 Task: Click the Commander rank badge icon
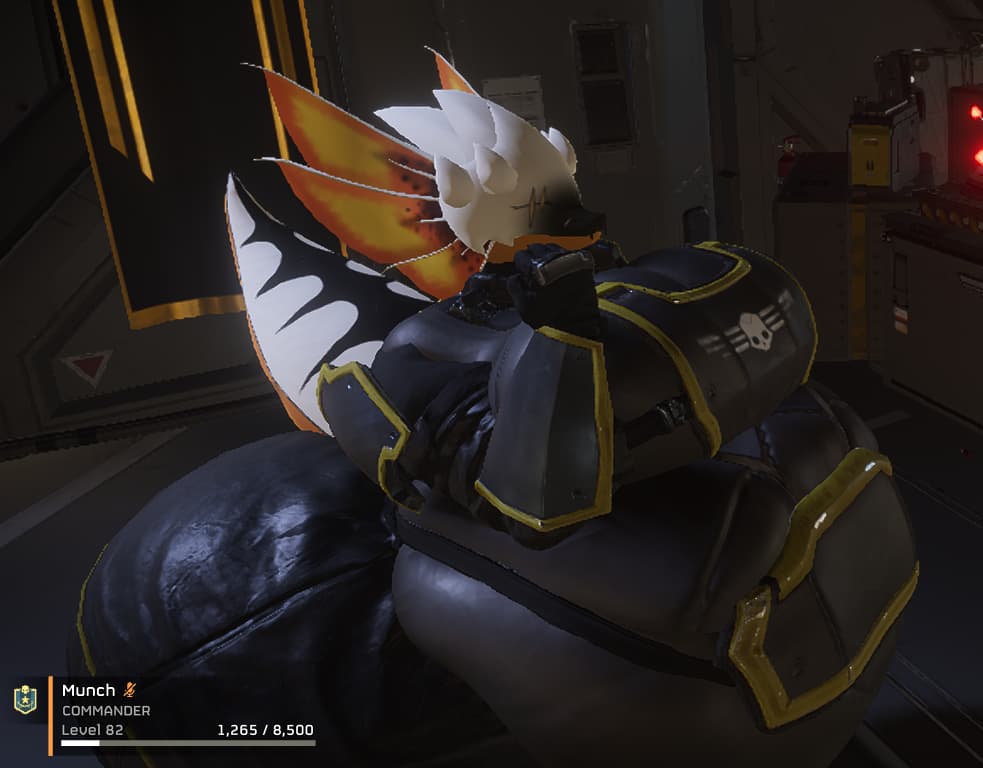(25, 700)
